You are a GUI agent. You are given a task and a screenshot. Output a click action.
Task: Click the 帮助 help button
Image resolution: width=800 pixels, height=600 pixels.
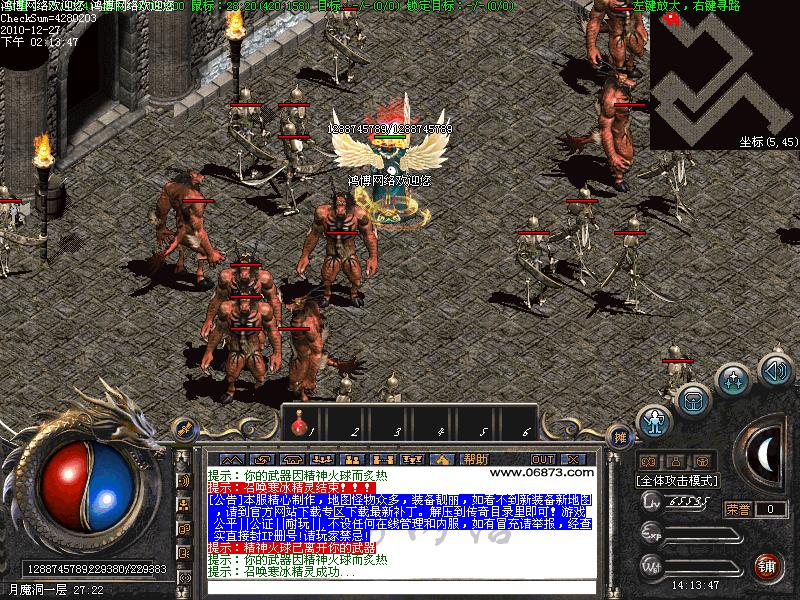point(476,459)
